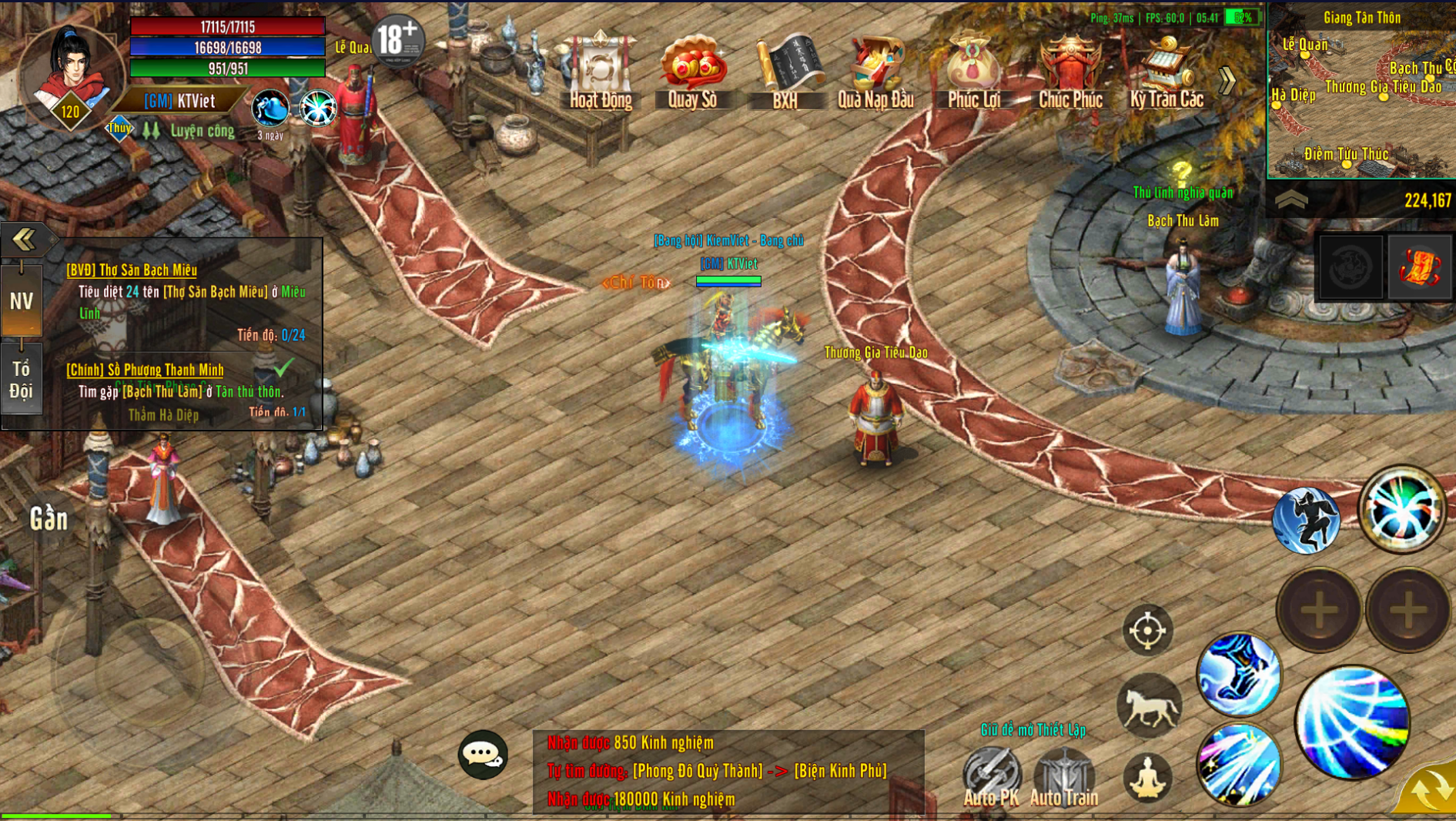Viewport: 1456px width, 821px height.
Task: Open the Quay Số lottery menu
Action: click(x=692, y=71)
